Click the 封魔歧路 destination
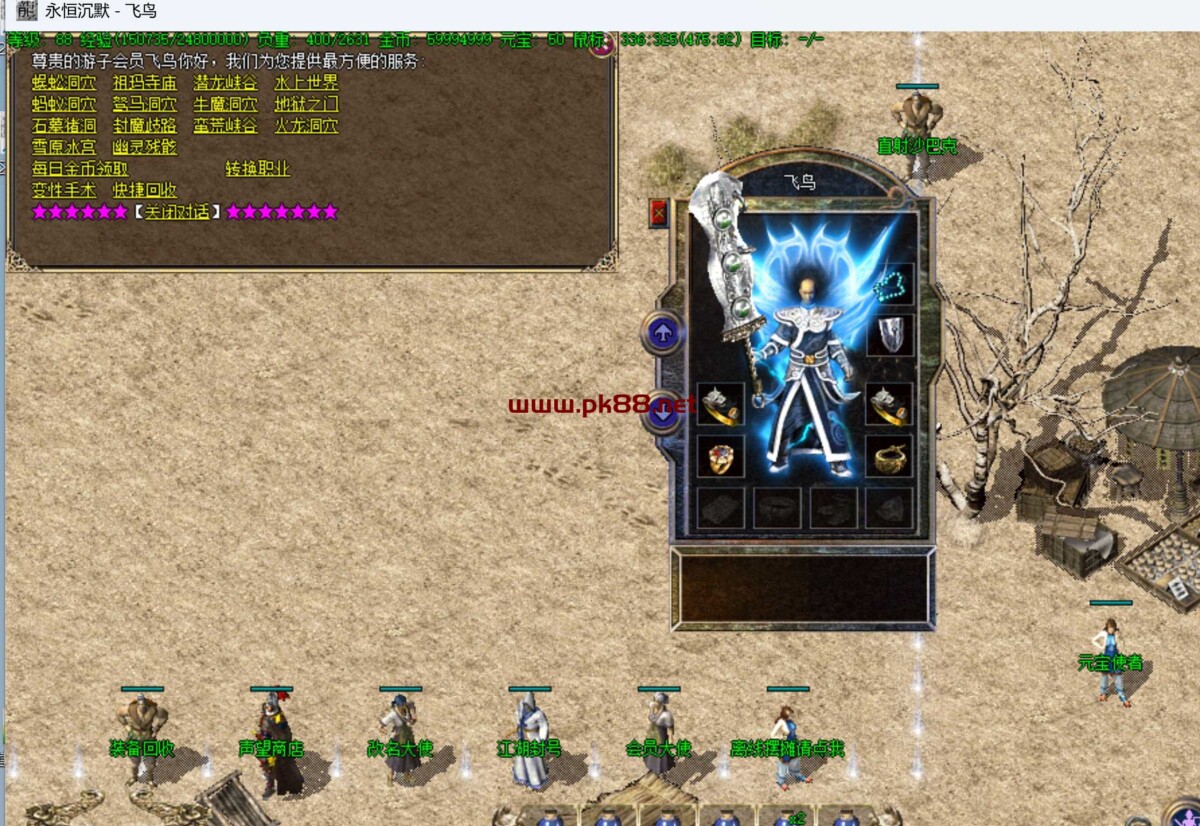1200x826 pixels. (145, 126)
